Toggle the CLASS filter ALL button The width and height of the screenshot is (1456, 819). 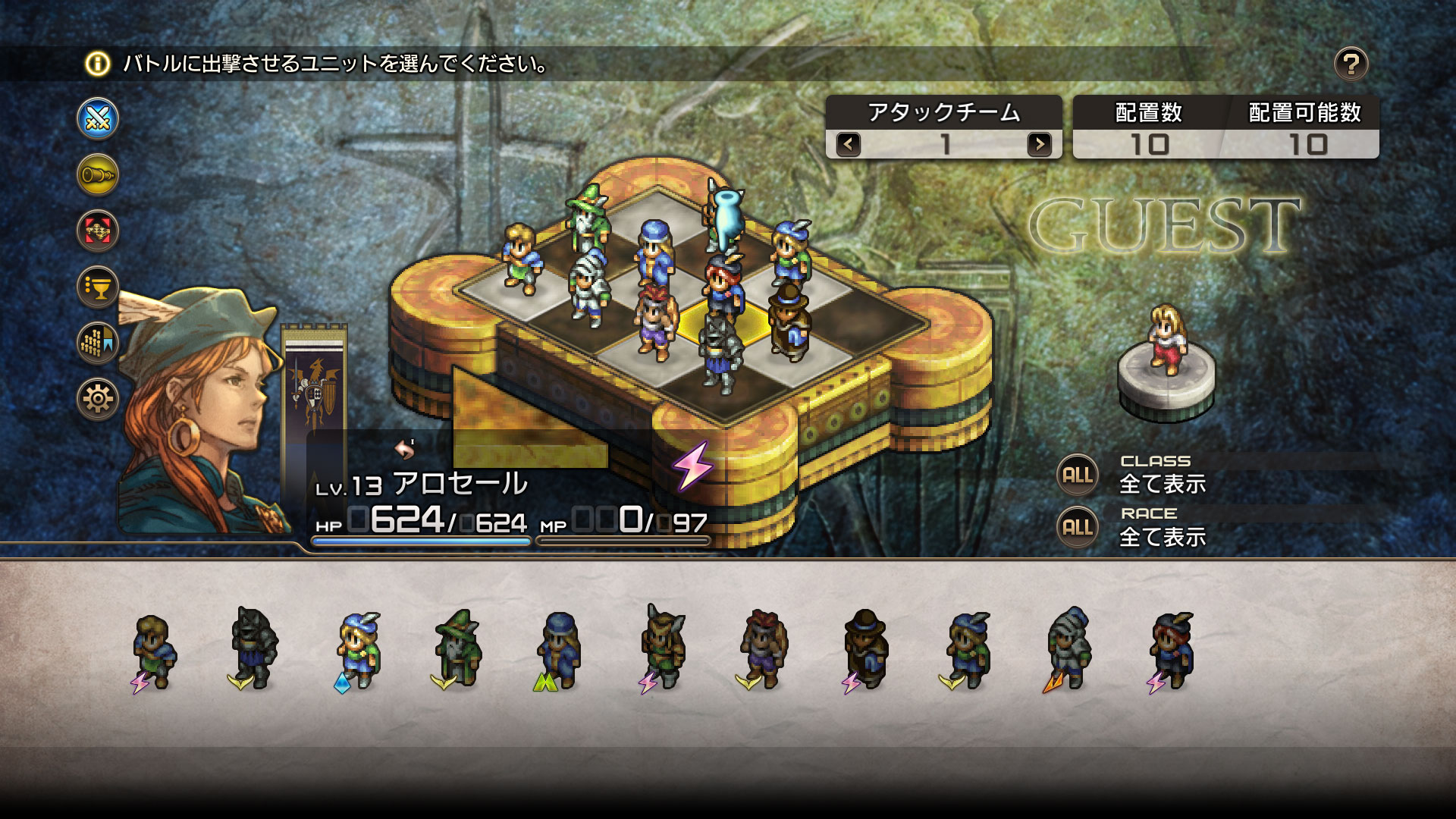pyautogui.click(x=1078, y=475)
